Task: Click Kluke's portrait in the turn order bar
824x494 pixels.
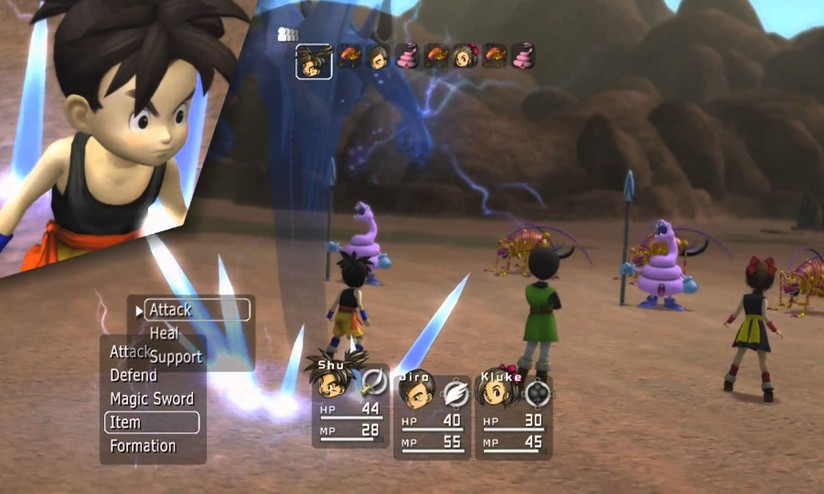Action: pos(466,56)
